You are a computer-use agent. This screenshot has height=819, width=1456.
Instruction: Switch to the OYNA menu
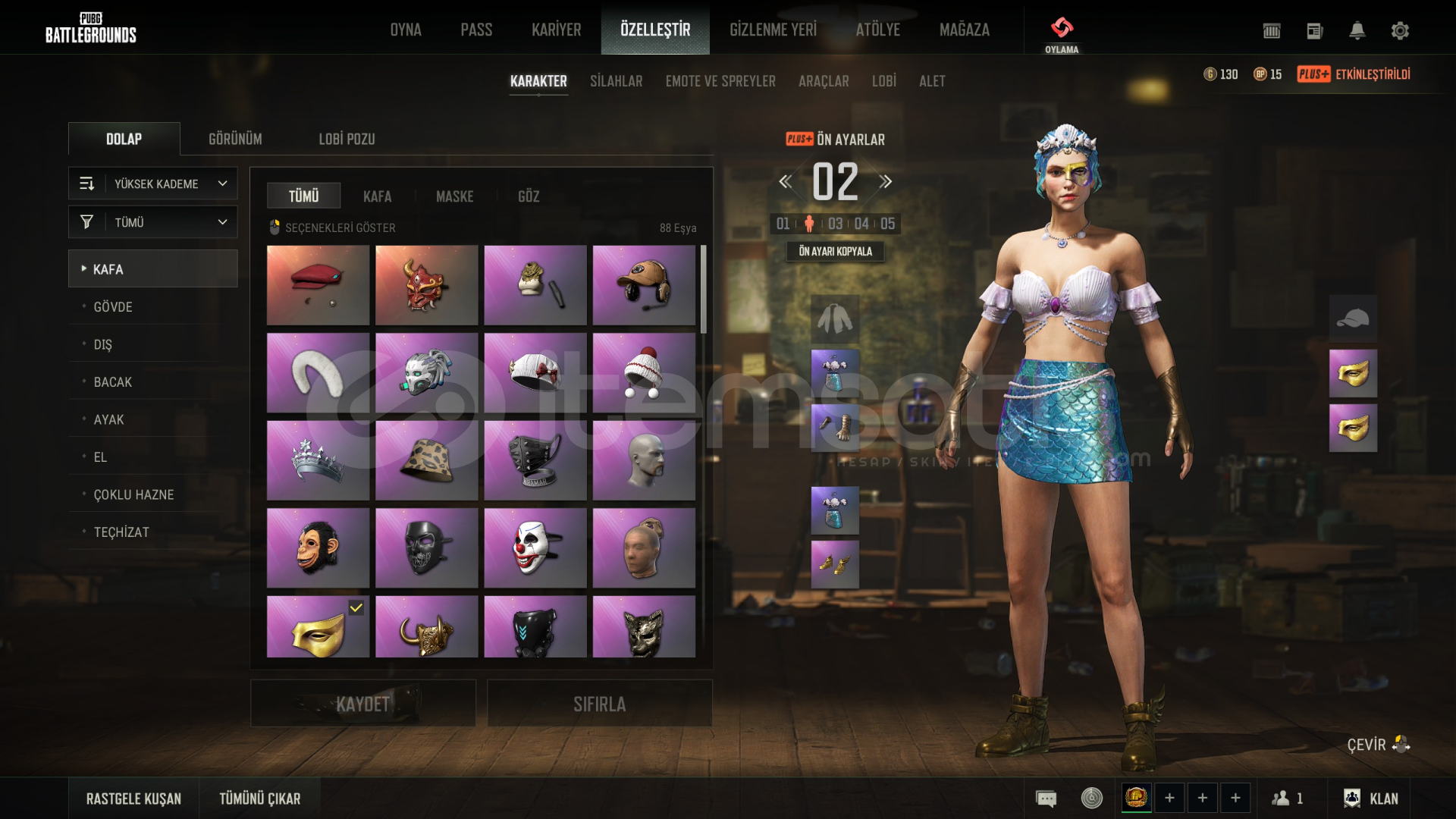click(406, 30)
